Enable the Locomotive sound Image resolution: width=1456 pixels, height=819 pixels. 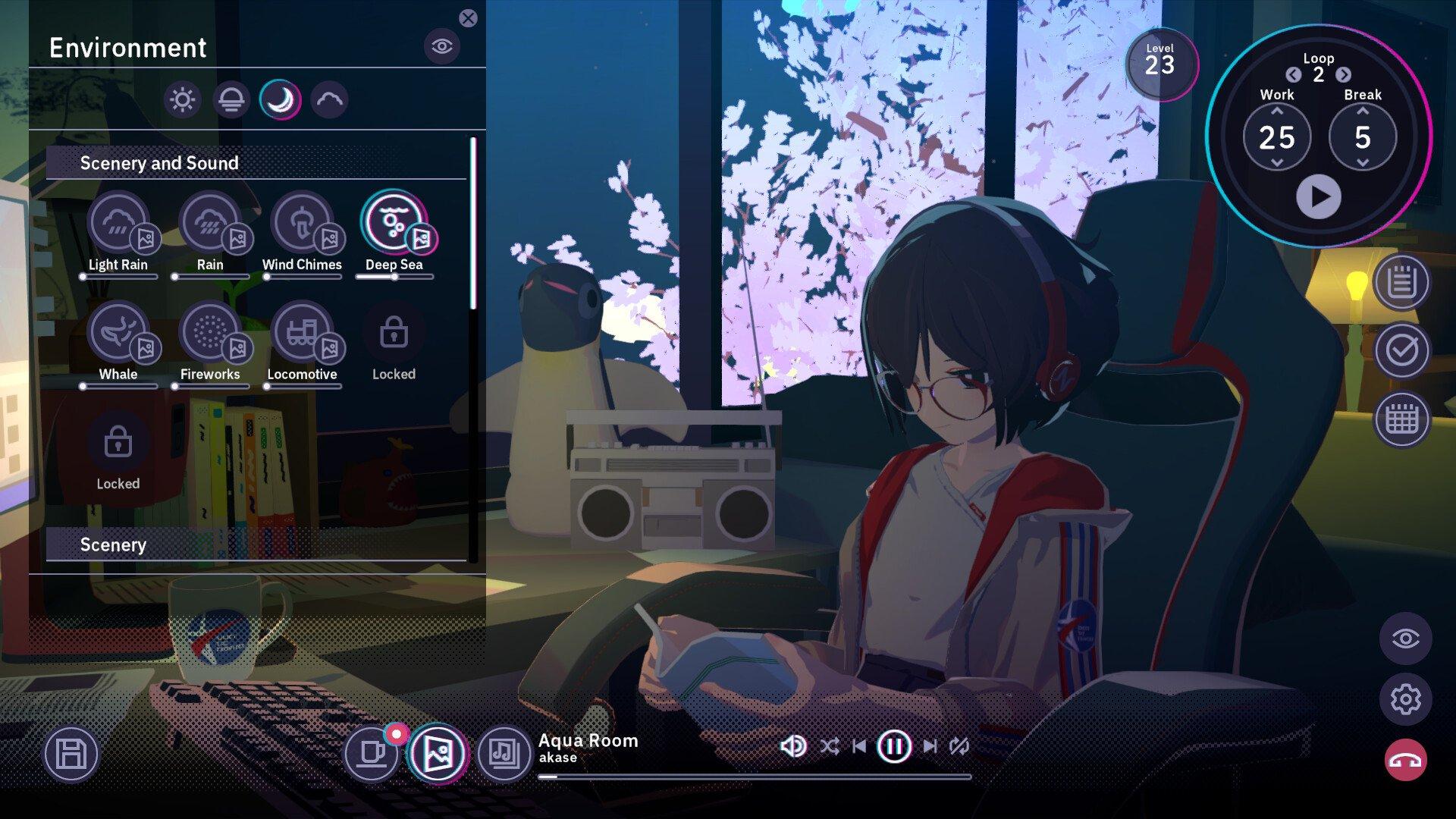click(x=302, y=332)
